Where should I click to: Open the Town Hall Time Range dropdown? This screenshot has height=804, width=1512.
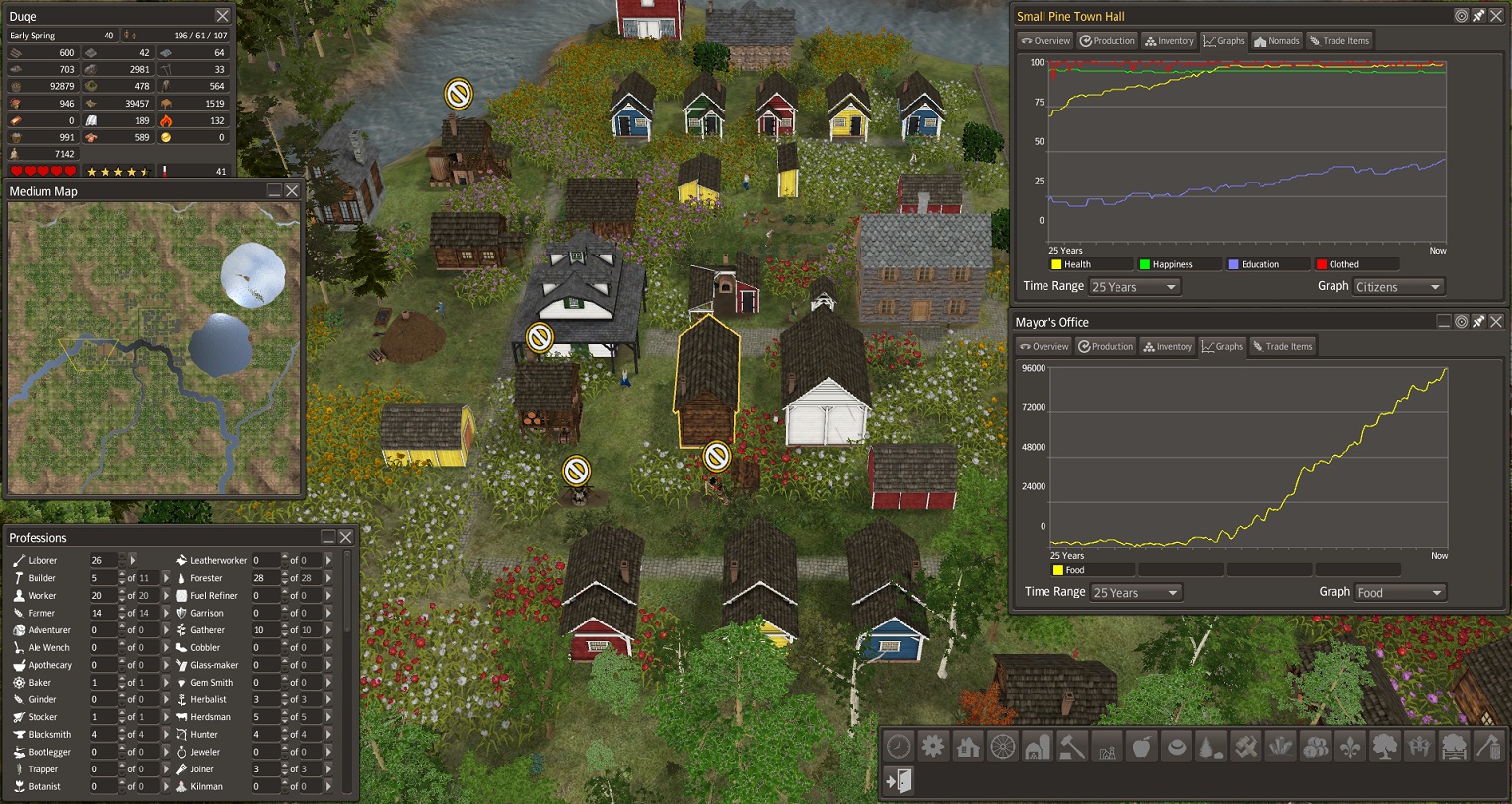click(x=1134, y=287)
